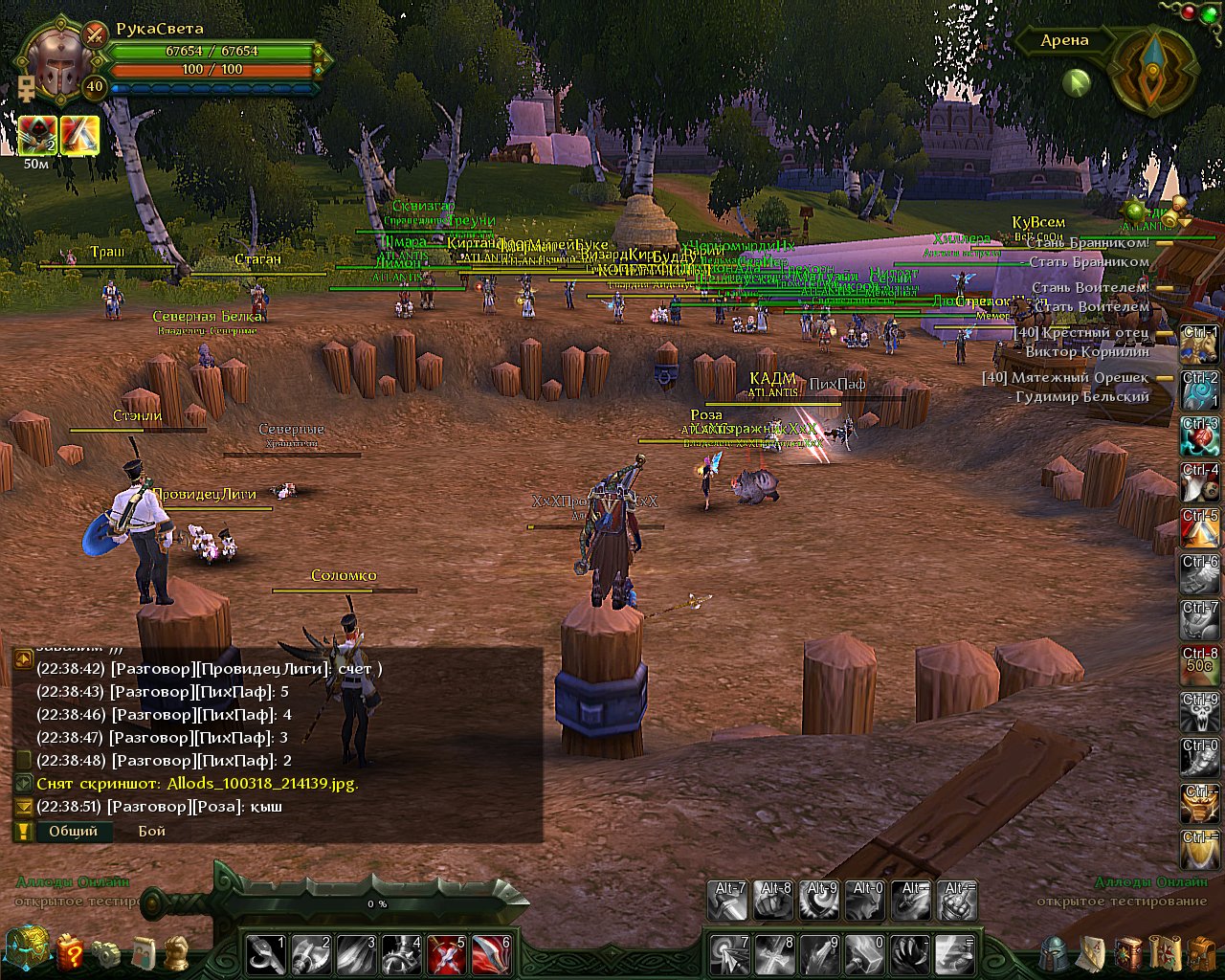The height and width of the screenshot is (980, 1225).
Task: Open the Бой chat tab
Action: click(x=151, y=831)
